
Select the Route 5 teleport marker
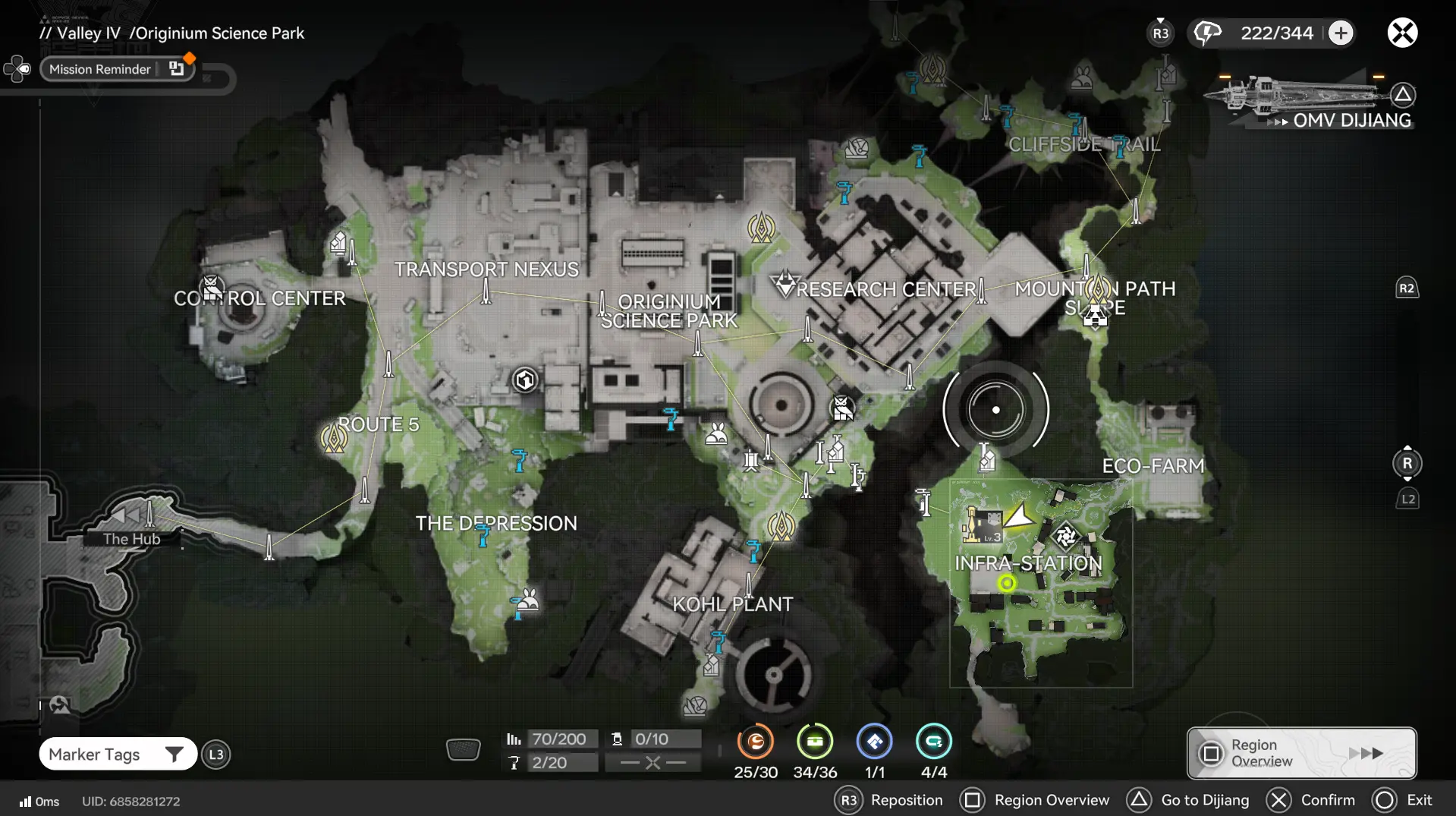point(334,438)
